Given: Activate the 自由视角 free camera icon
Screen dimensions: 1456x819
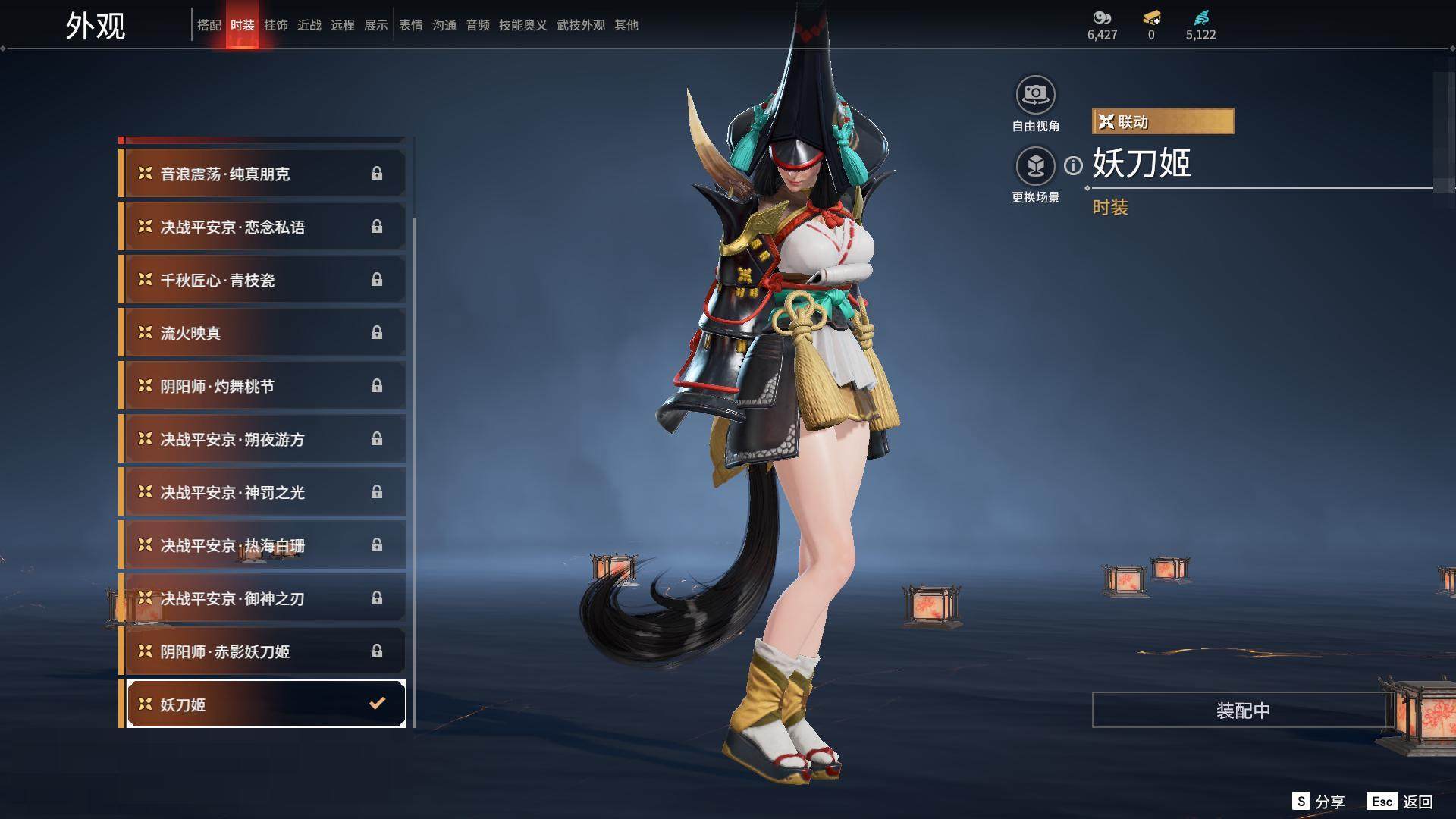Looking at the screenshot, I should tap(1035, 96).
